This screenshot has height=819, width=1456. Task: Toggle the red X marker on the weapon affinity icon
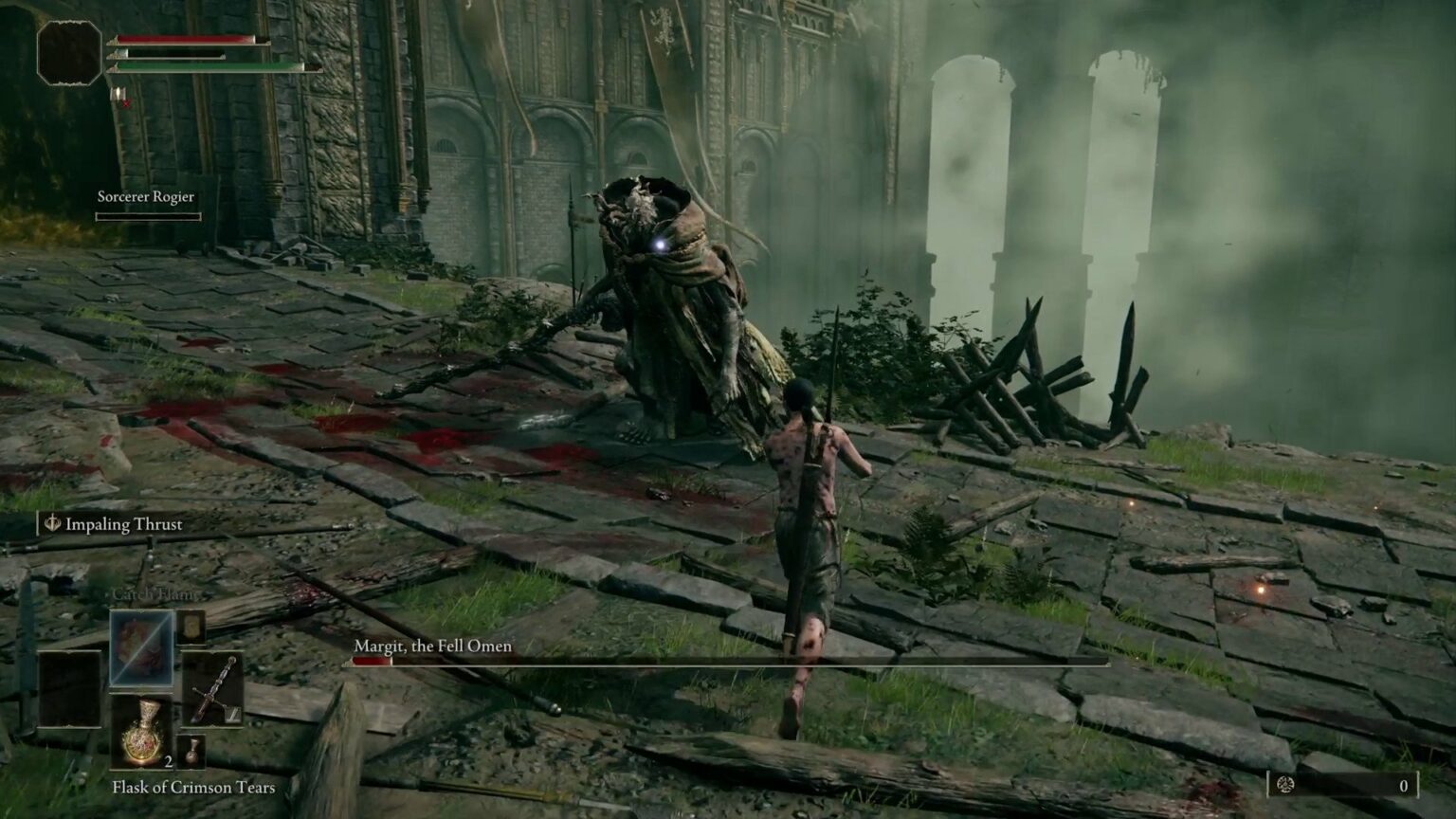pos(126,104)
